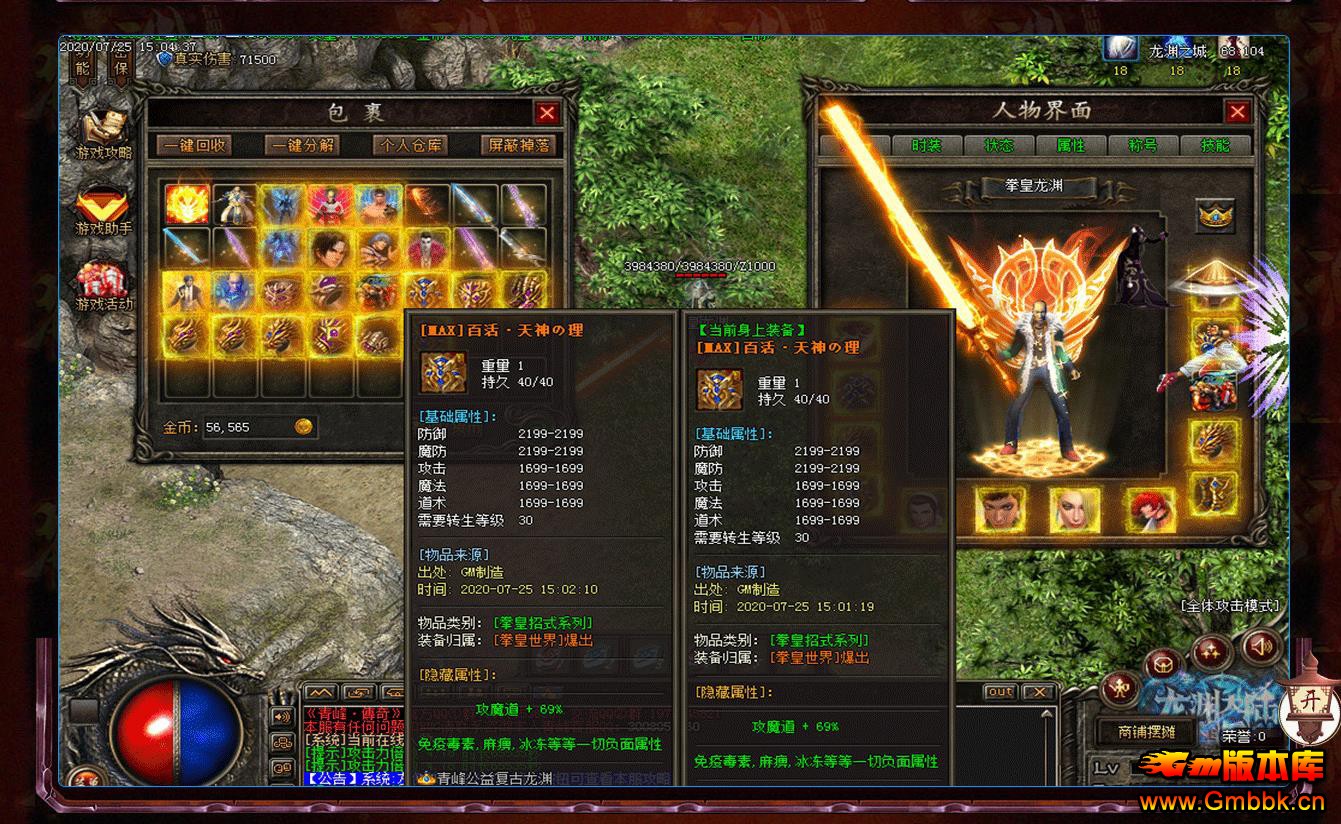
Task: Select the flaming fire emblem inventory item
Action: tap(187, 203)
